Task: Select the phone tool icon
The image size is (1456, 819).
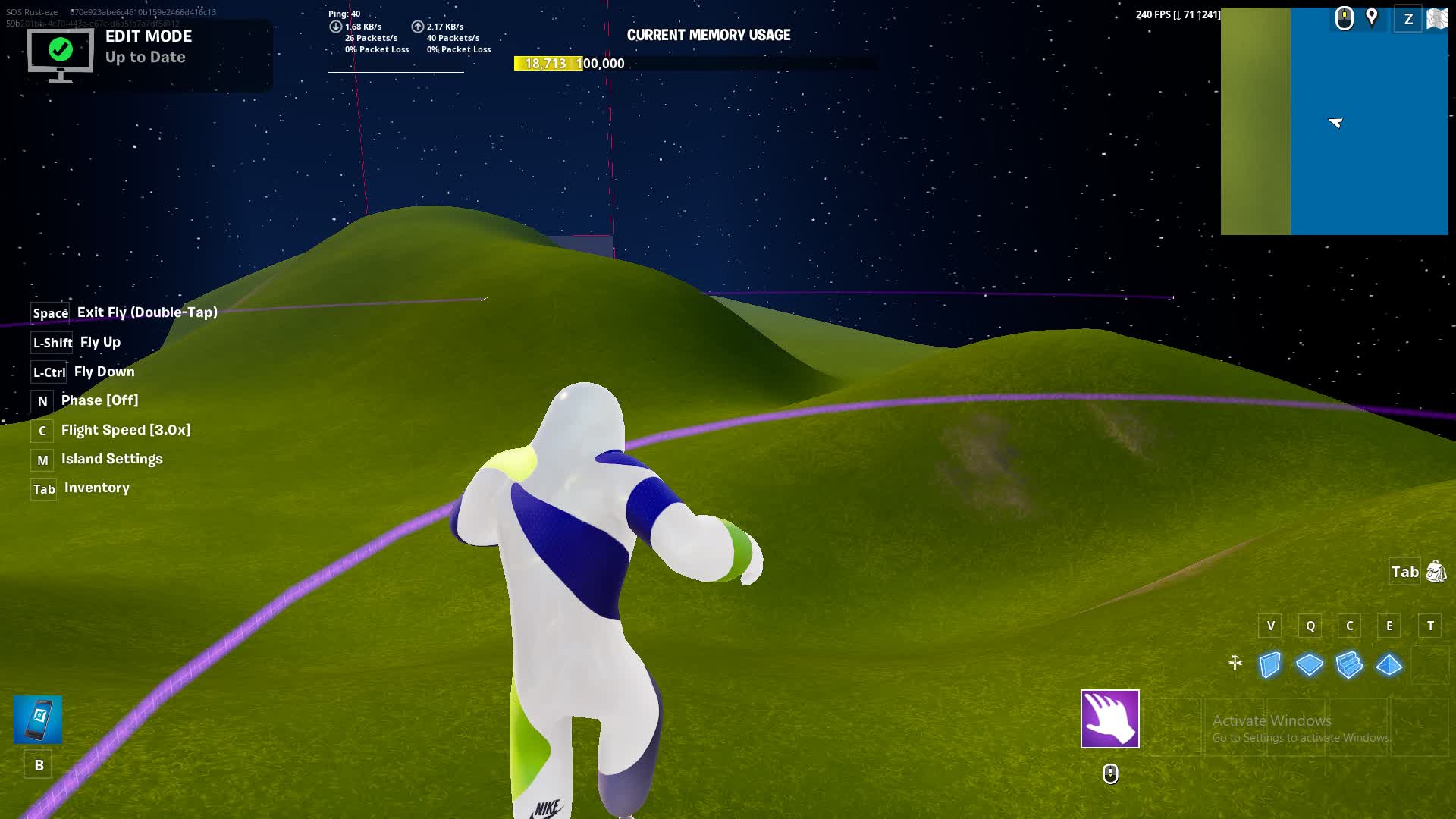Action: [38, 719]
